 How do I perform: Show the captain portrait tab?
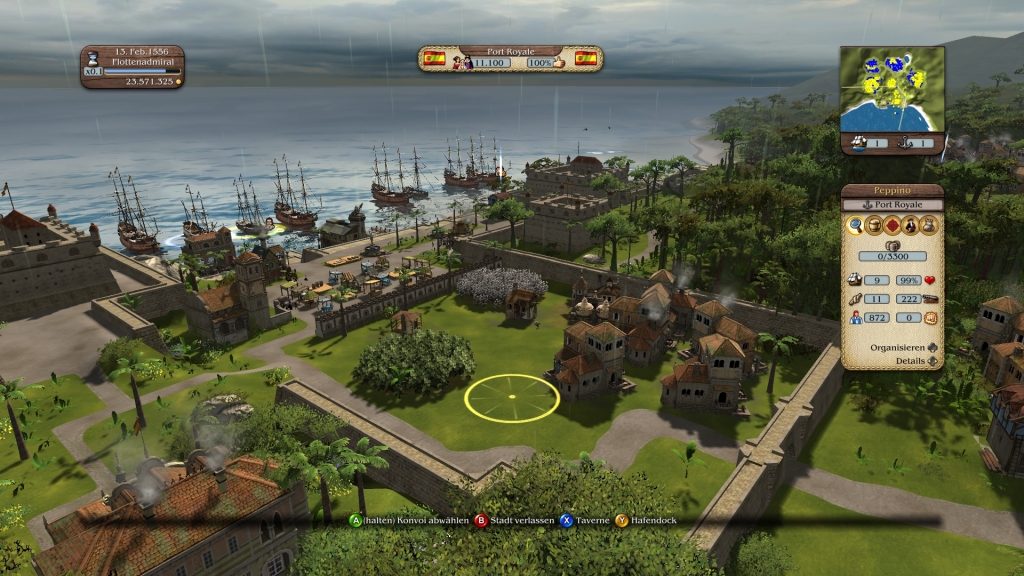point(910,226)
